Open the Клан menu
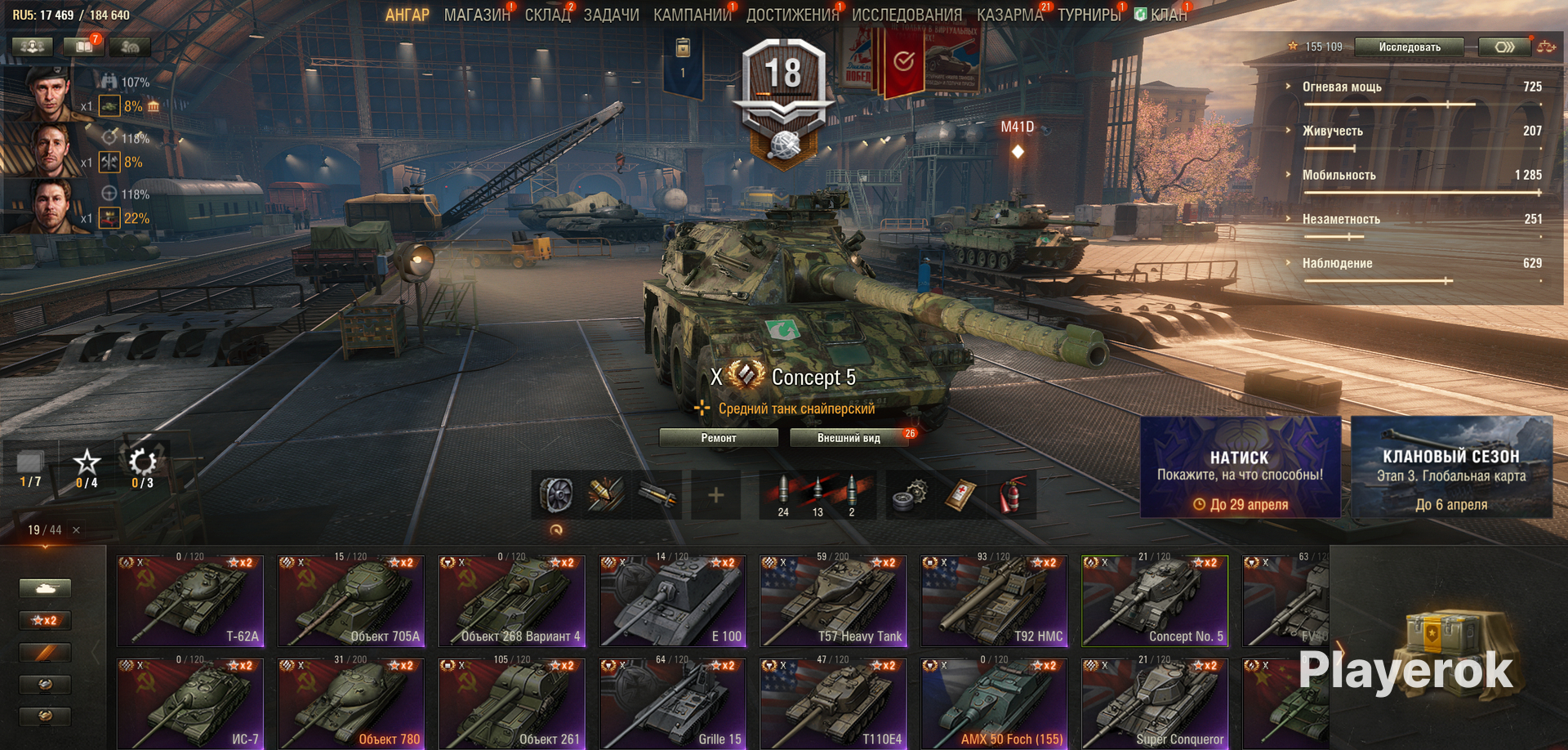Image resolution: width=1568 pixels, height=750 pixels. (x=1168, y=15)
